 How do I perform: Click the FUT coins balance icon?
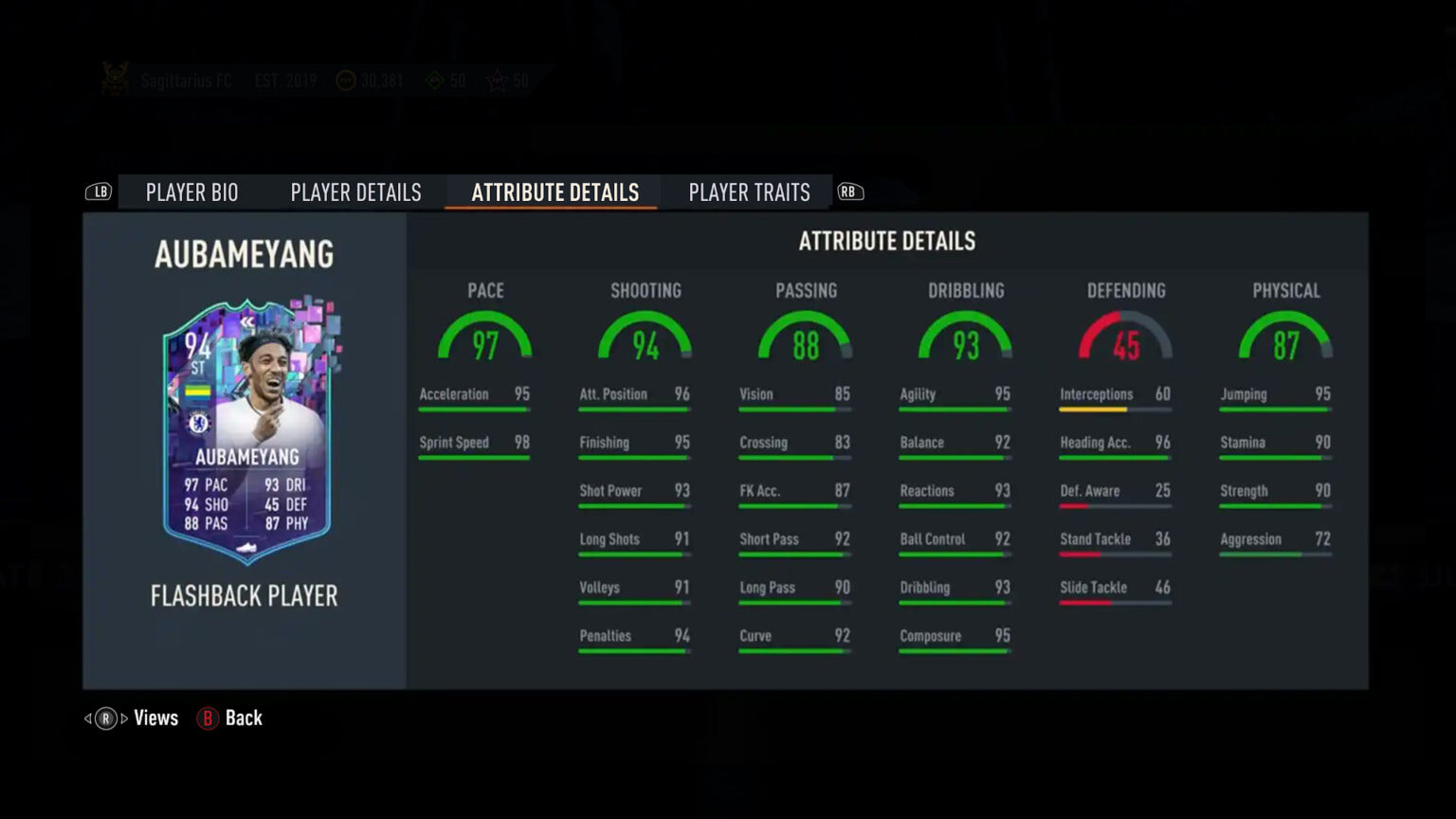pyautogui.click(x=344, y=81)
